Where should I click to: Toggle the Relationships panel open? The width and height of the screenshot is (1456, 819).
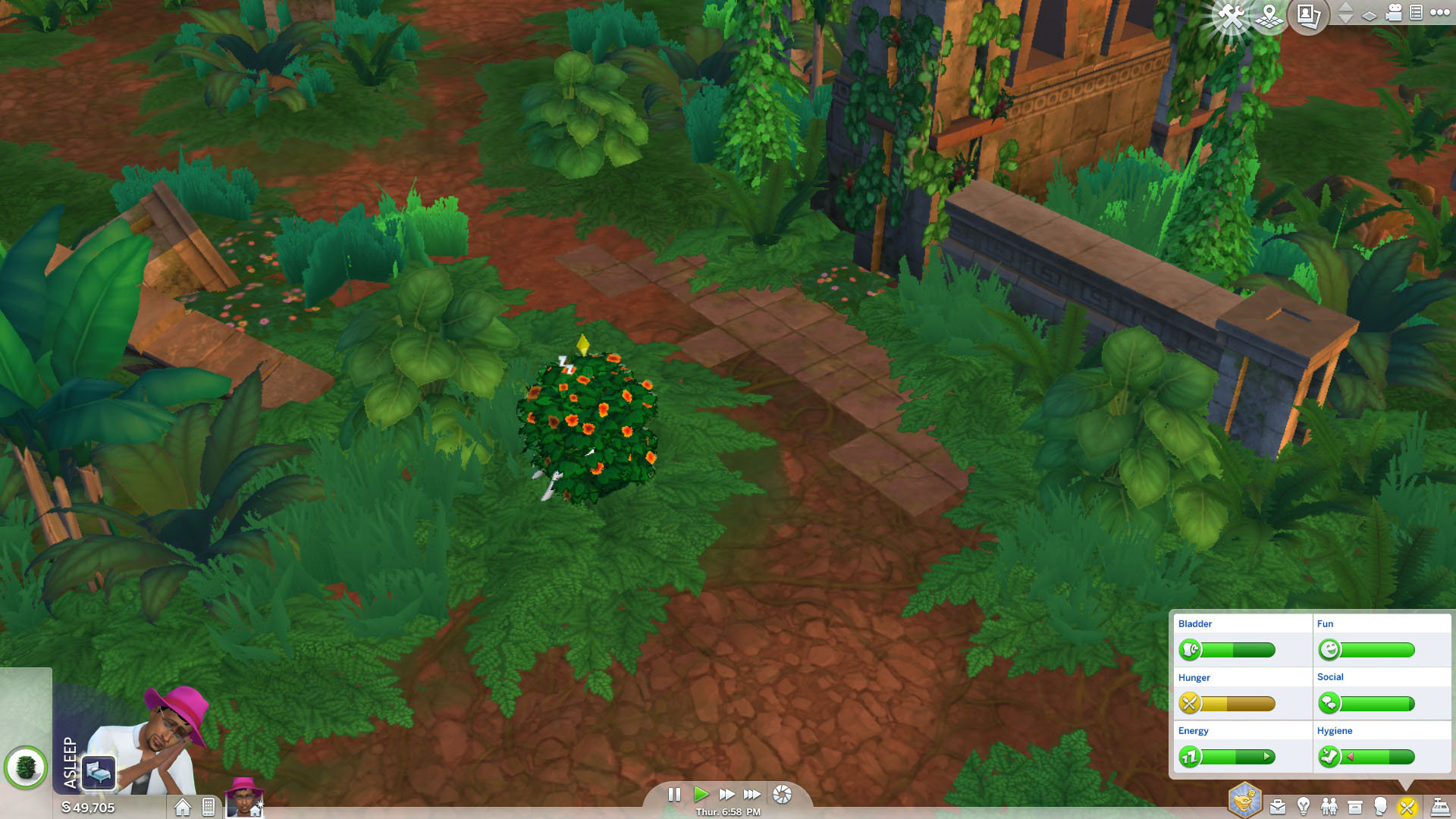[1329, 805]
